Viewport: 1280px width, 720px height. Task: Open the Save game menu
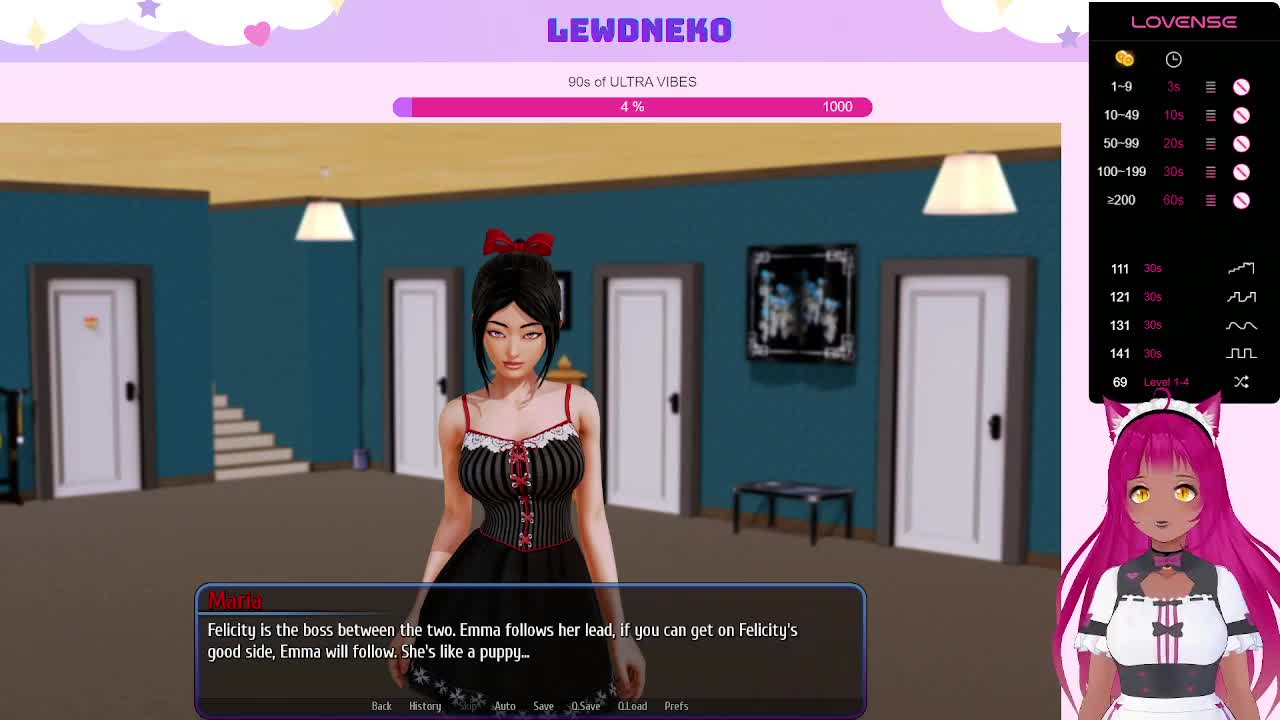click(x=543, y=706)
